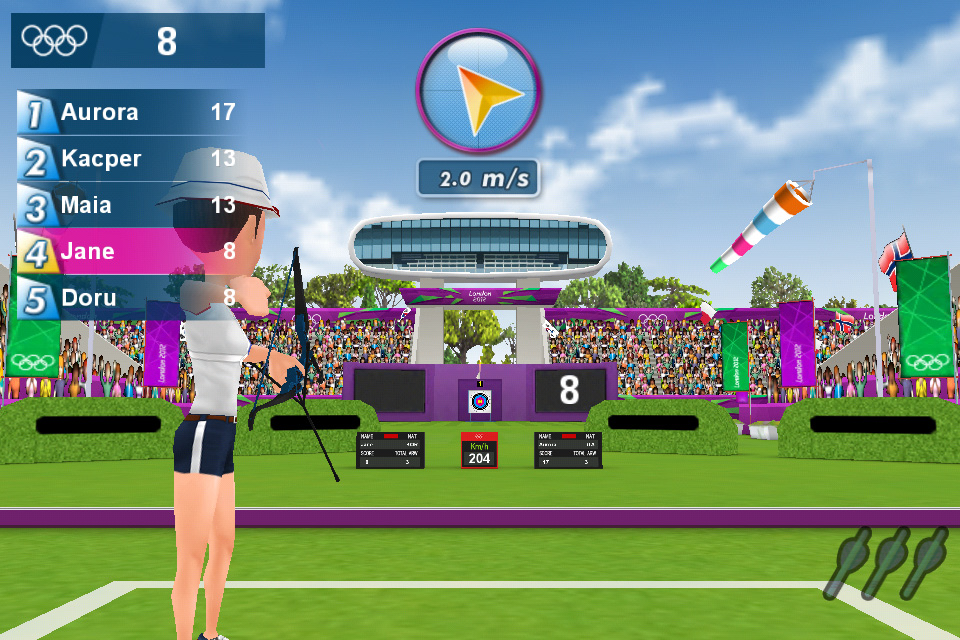Pick Doru's row in the rankings
The image size is (960, 640).
pos(130,298)
